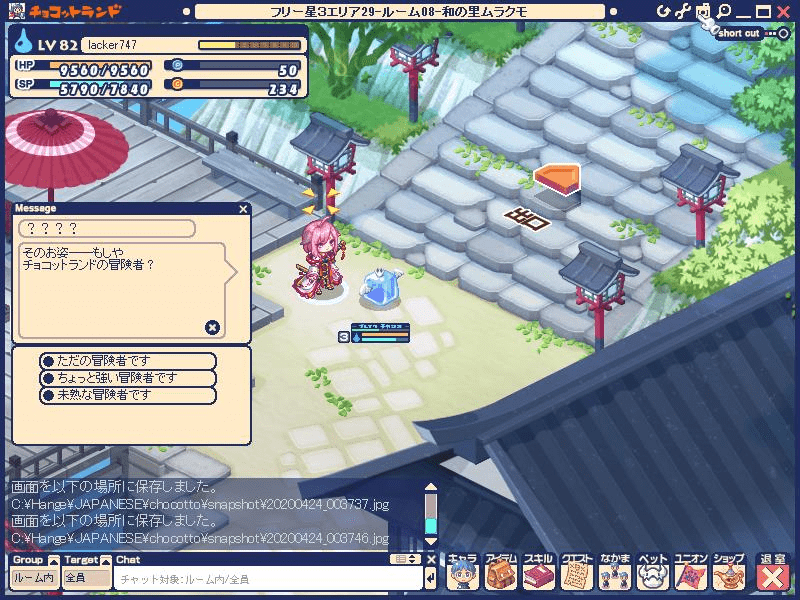
Task: Leave the room with 退室 button
Action: (772, 573)
